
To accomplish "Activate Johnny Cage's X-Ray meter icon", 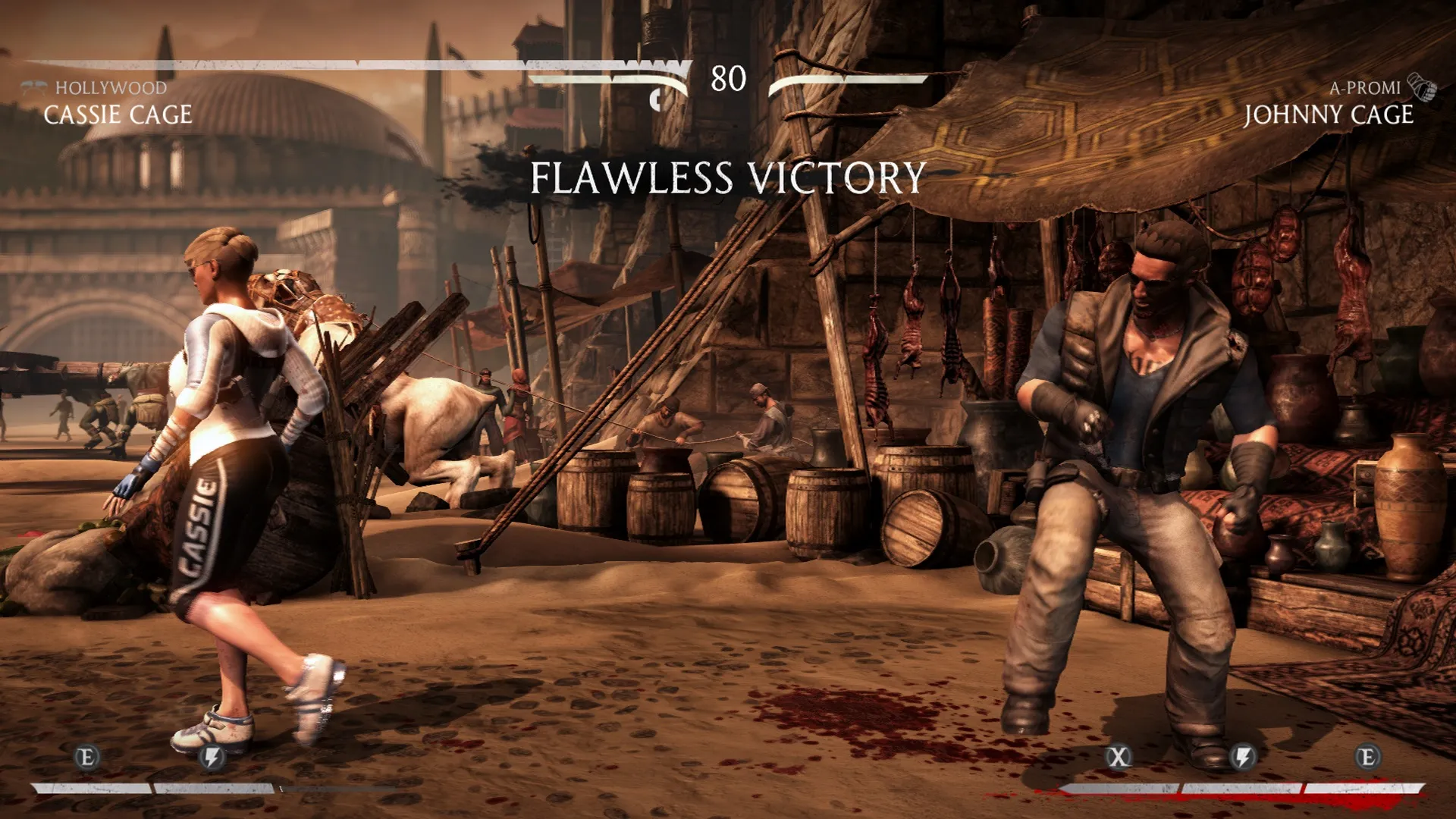I will point(1118,757).
